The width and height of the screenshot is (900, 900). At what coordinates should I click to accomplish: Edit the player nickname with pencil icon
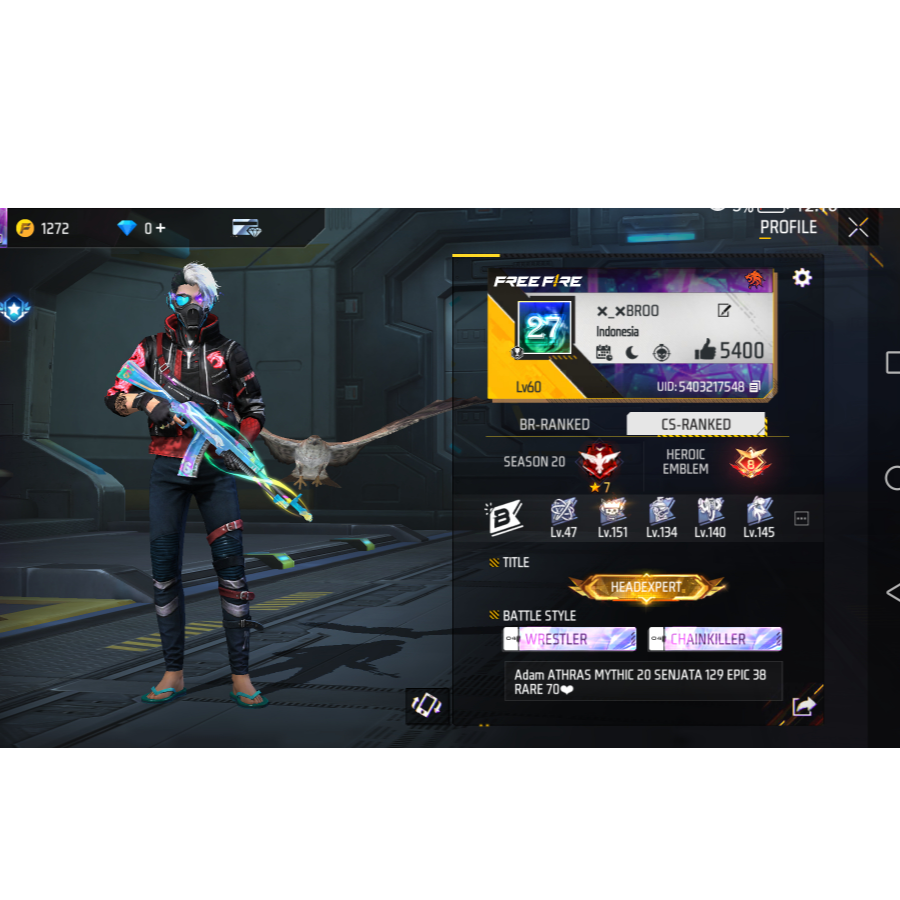tap(724, 311)
